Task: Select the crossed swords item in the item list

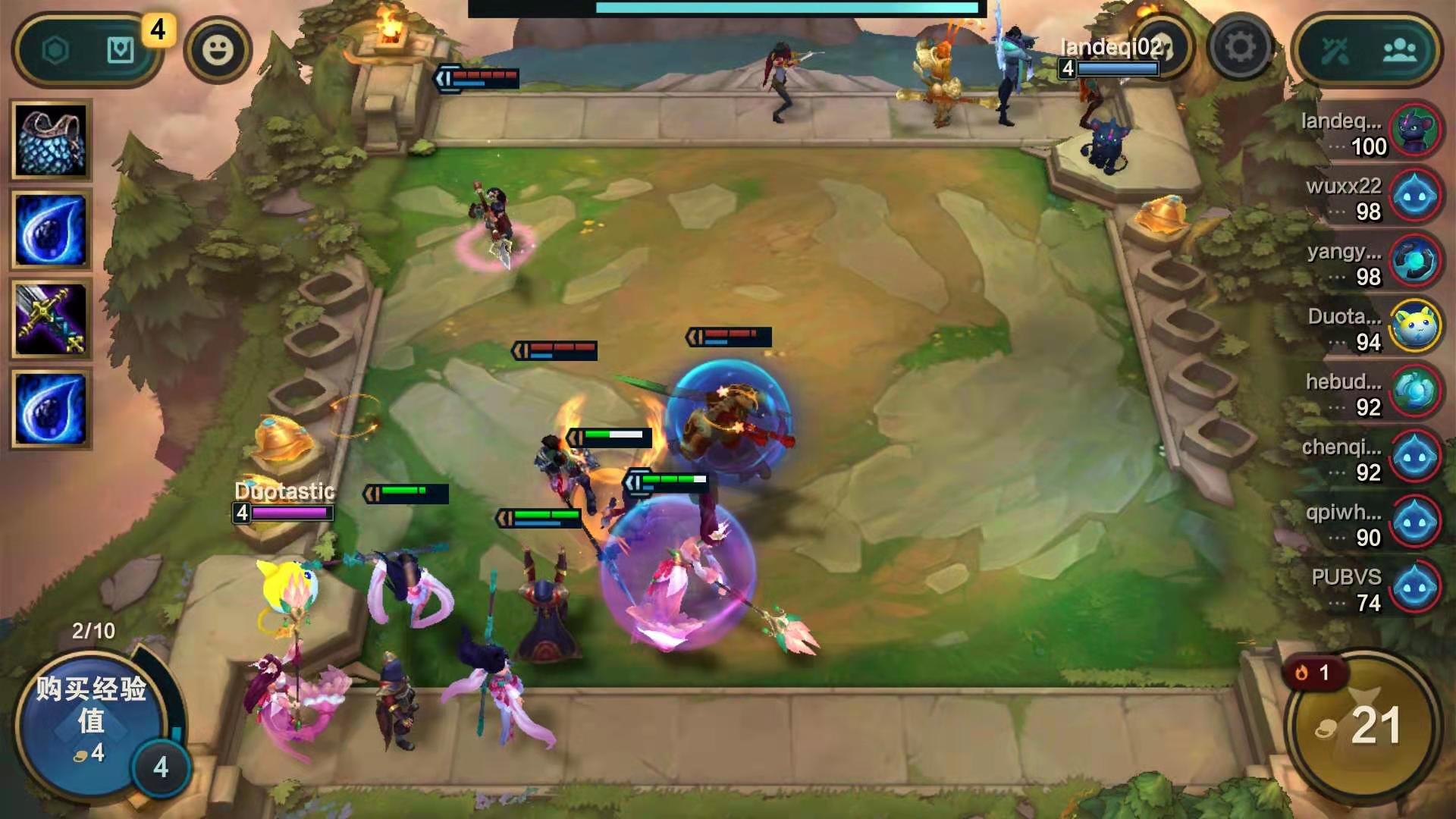Action: point(51,320)
